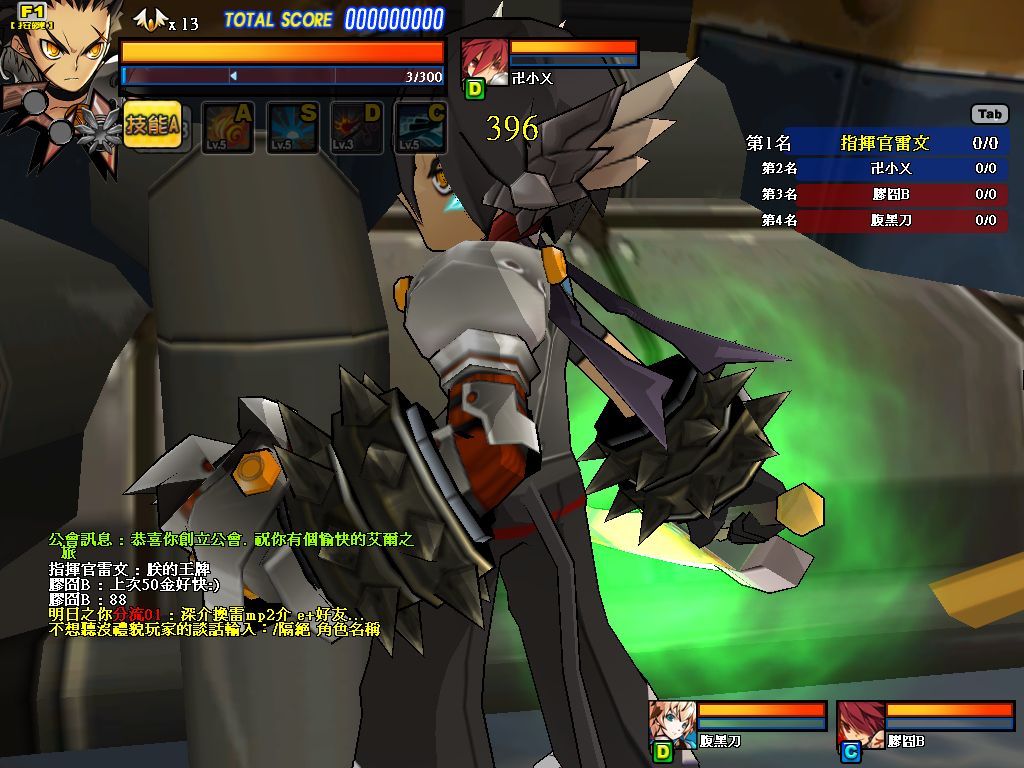
Task: Activate the skill icon marked C
Action: 420,128
